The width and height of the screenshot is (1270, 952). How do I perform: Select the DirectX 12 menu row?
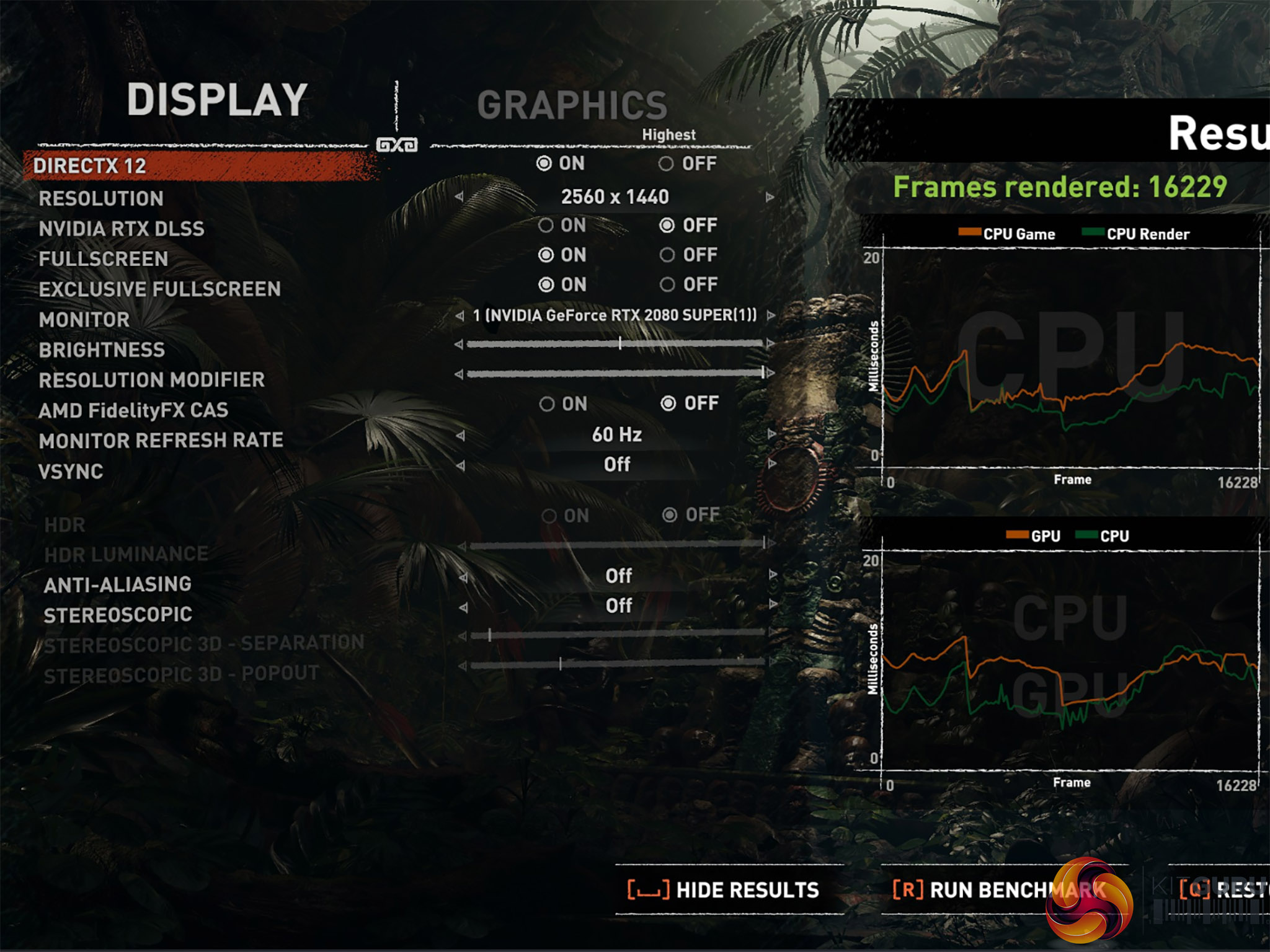click(90, 166)
